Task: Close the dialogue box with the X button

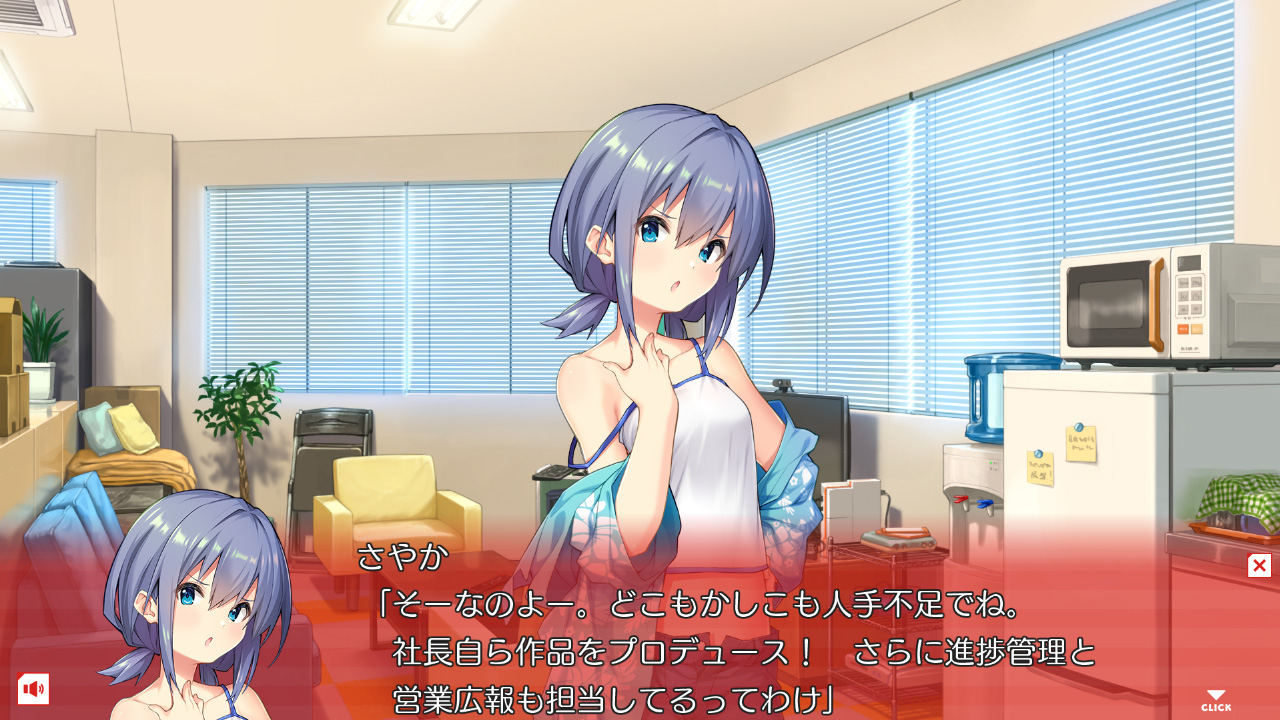Action: click(1259, 566)
